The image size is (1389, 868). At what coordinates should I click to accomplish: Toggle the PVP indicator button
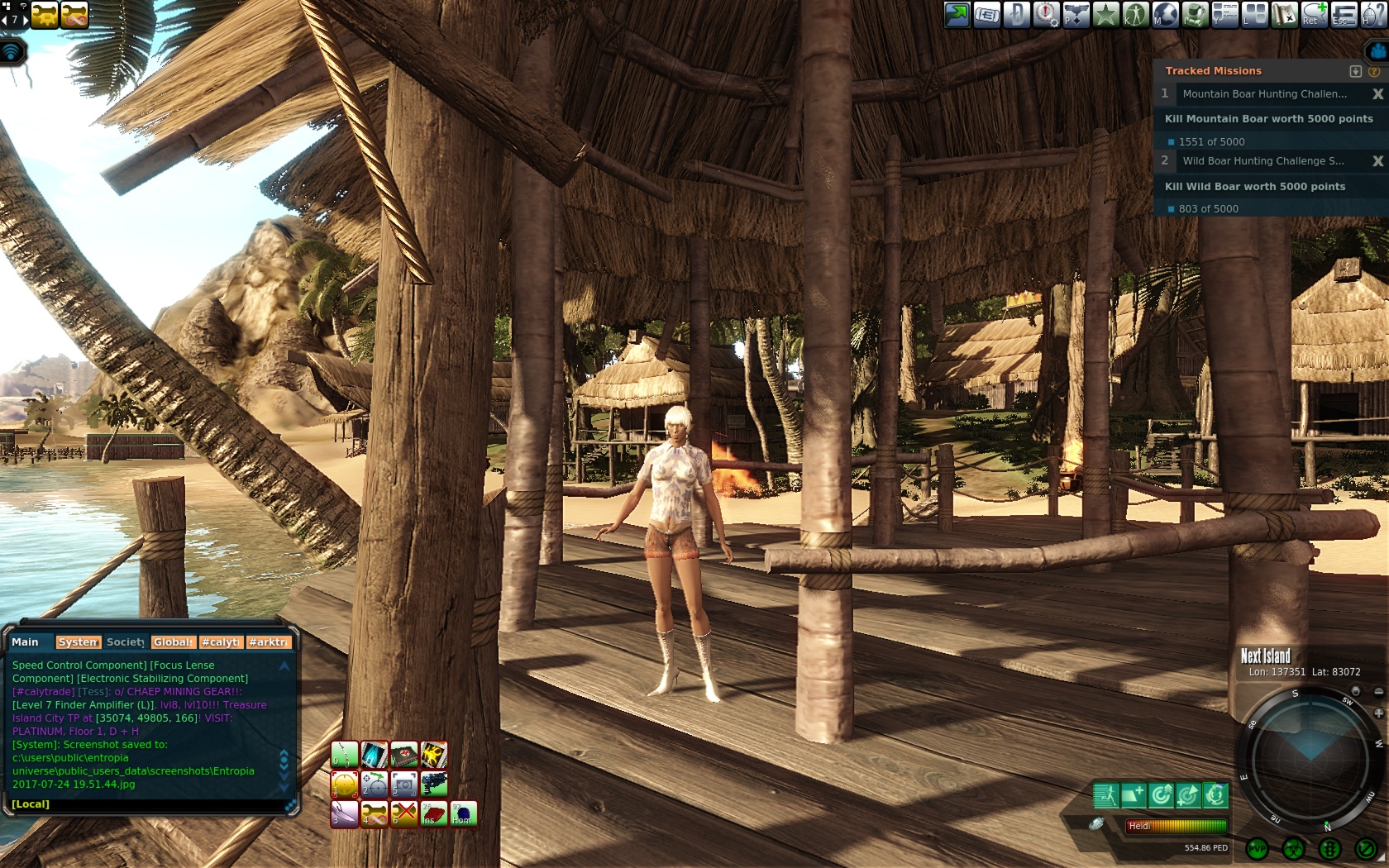click(x=1257, y=848)
